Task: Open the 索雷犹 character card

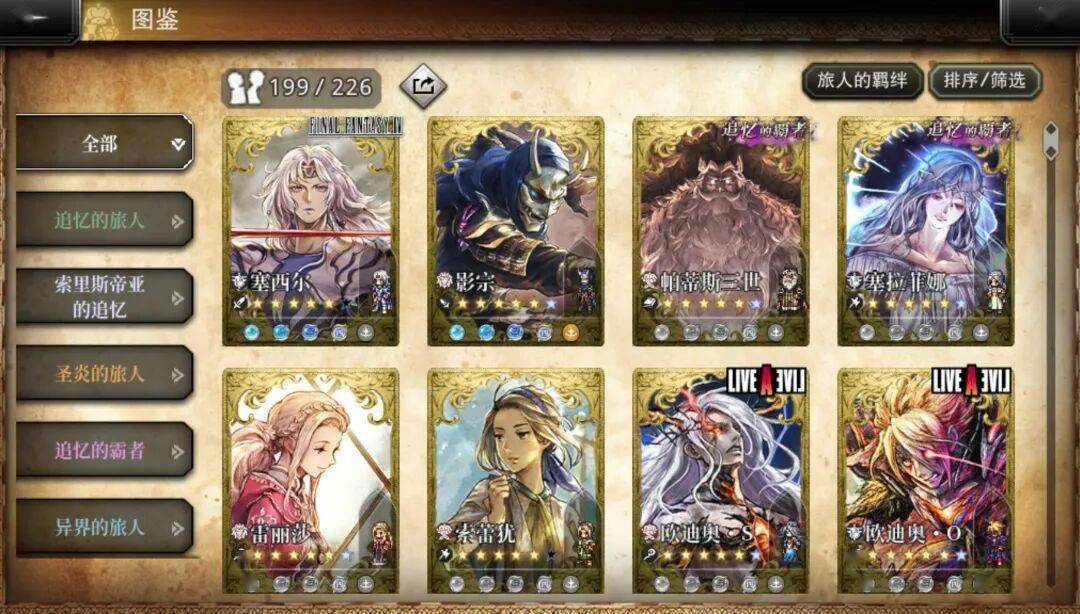Action: tap(515, 480)
